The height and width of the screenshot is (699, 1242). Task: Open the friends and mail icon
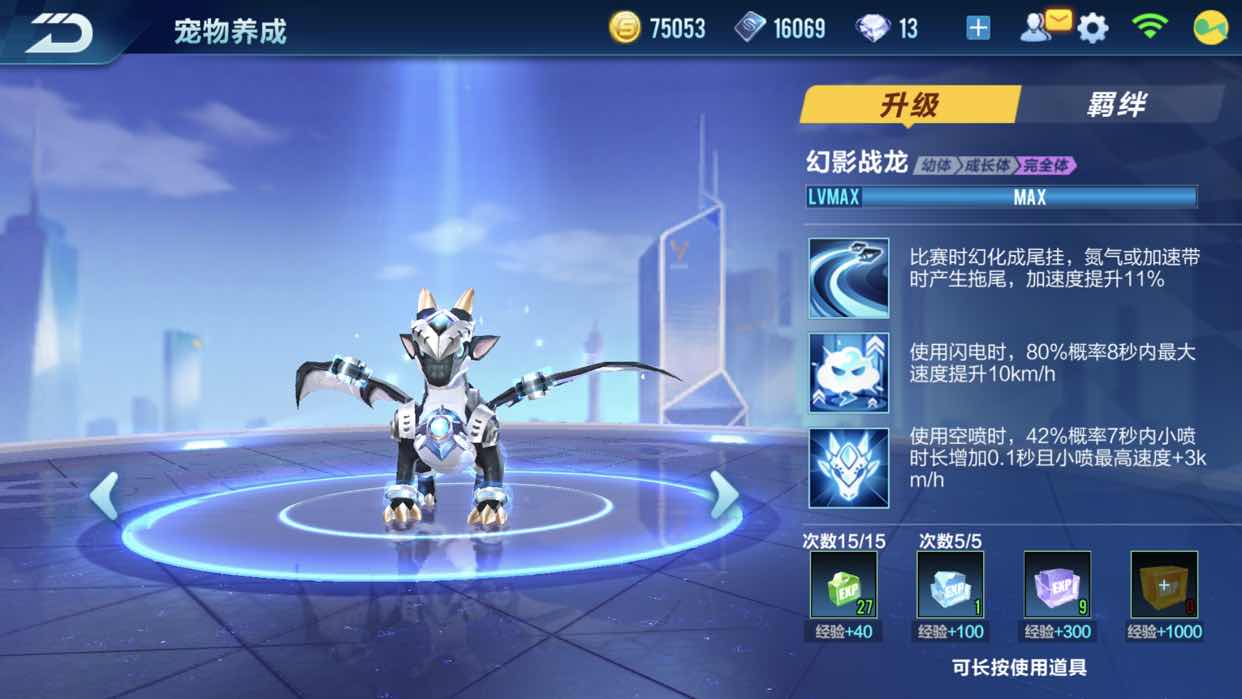coord(1043,27)
